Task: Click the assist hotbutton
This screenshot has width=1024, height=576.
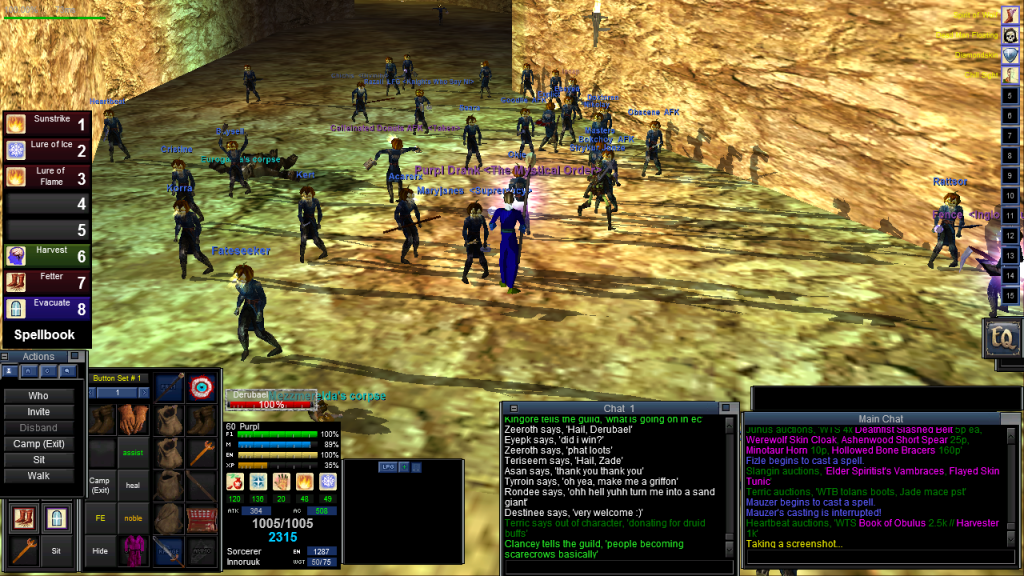Action: [x=133, y=452]
